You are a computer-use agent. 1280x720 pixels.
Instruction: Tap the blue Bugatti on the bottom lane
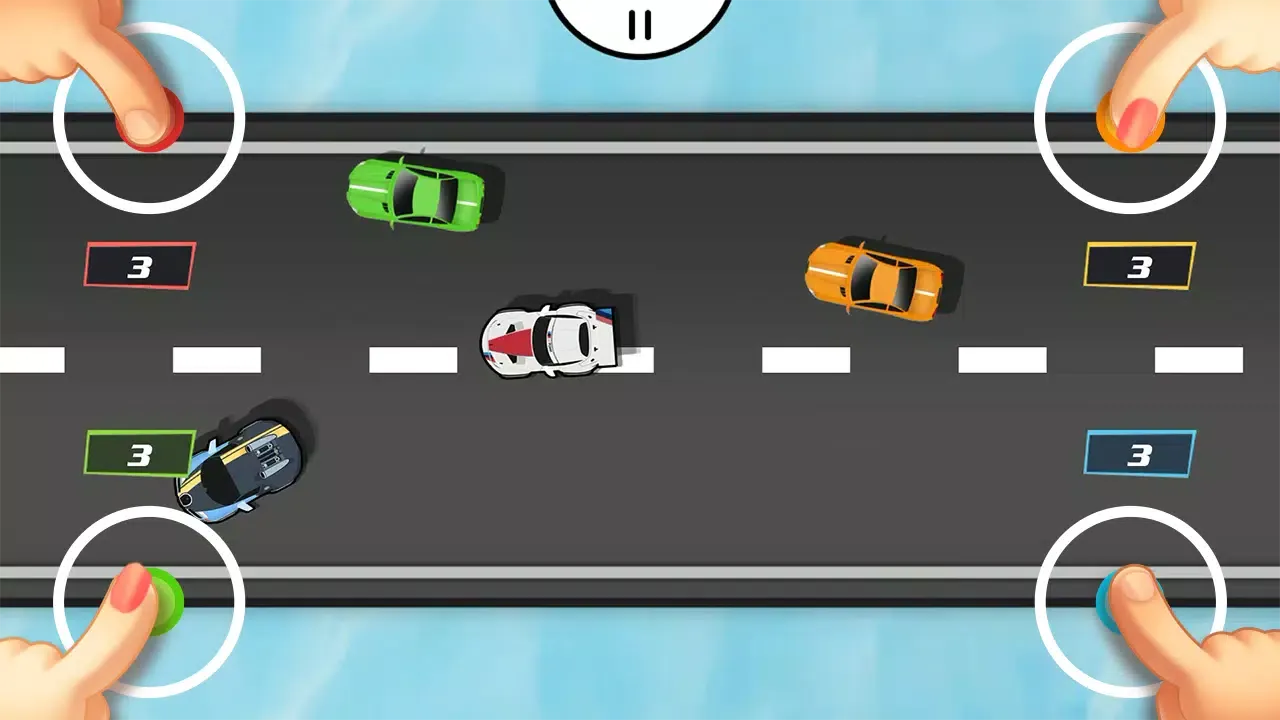click(245, 464)
